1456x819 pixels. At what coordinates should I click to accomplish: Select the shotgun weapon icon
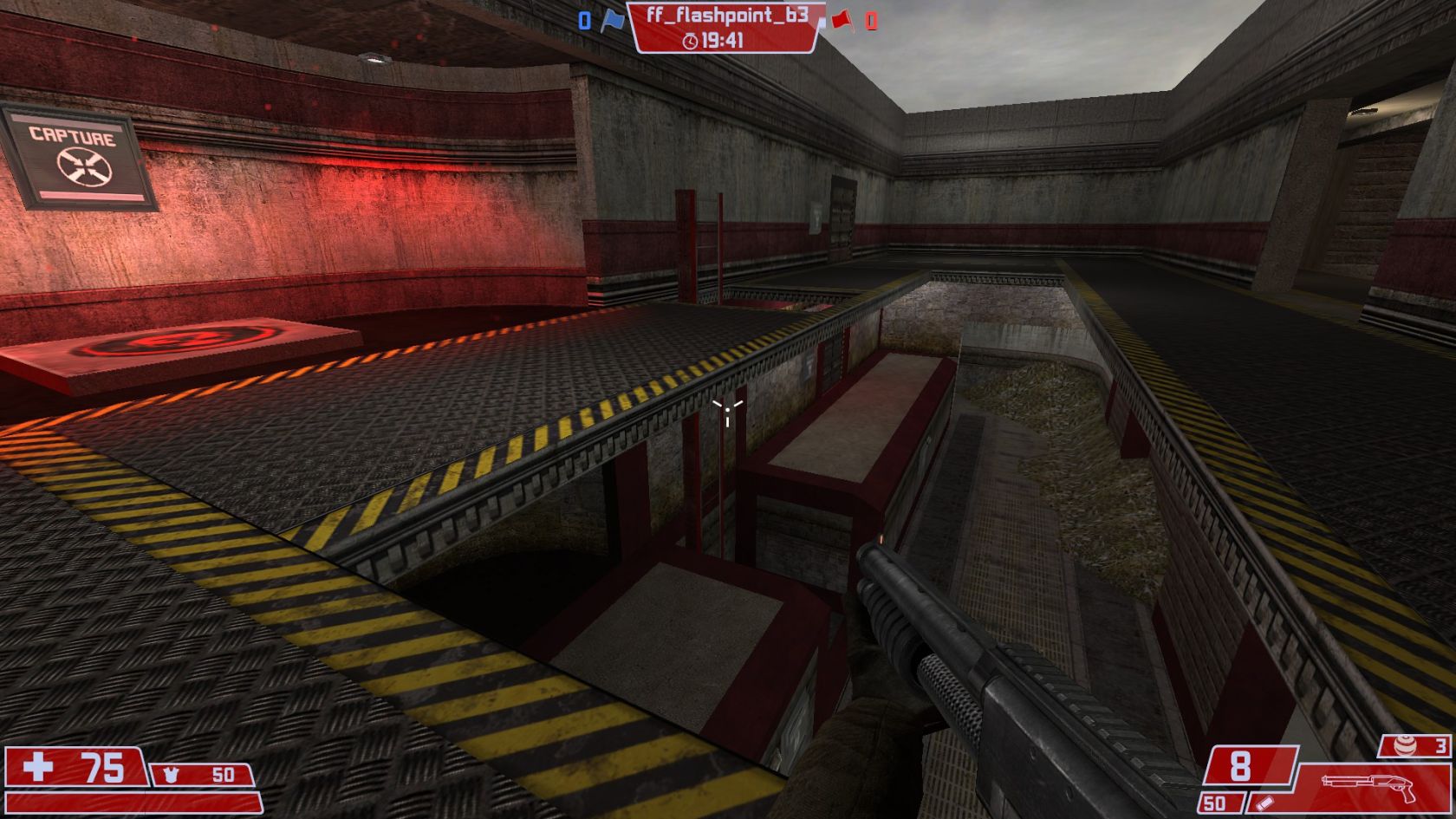(x=1368, y=785)
